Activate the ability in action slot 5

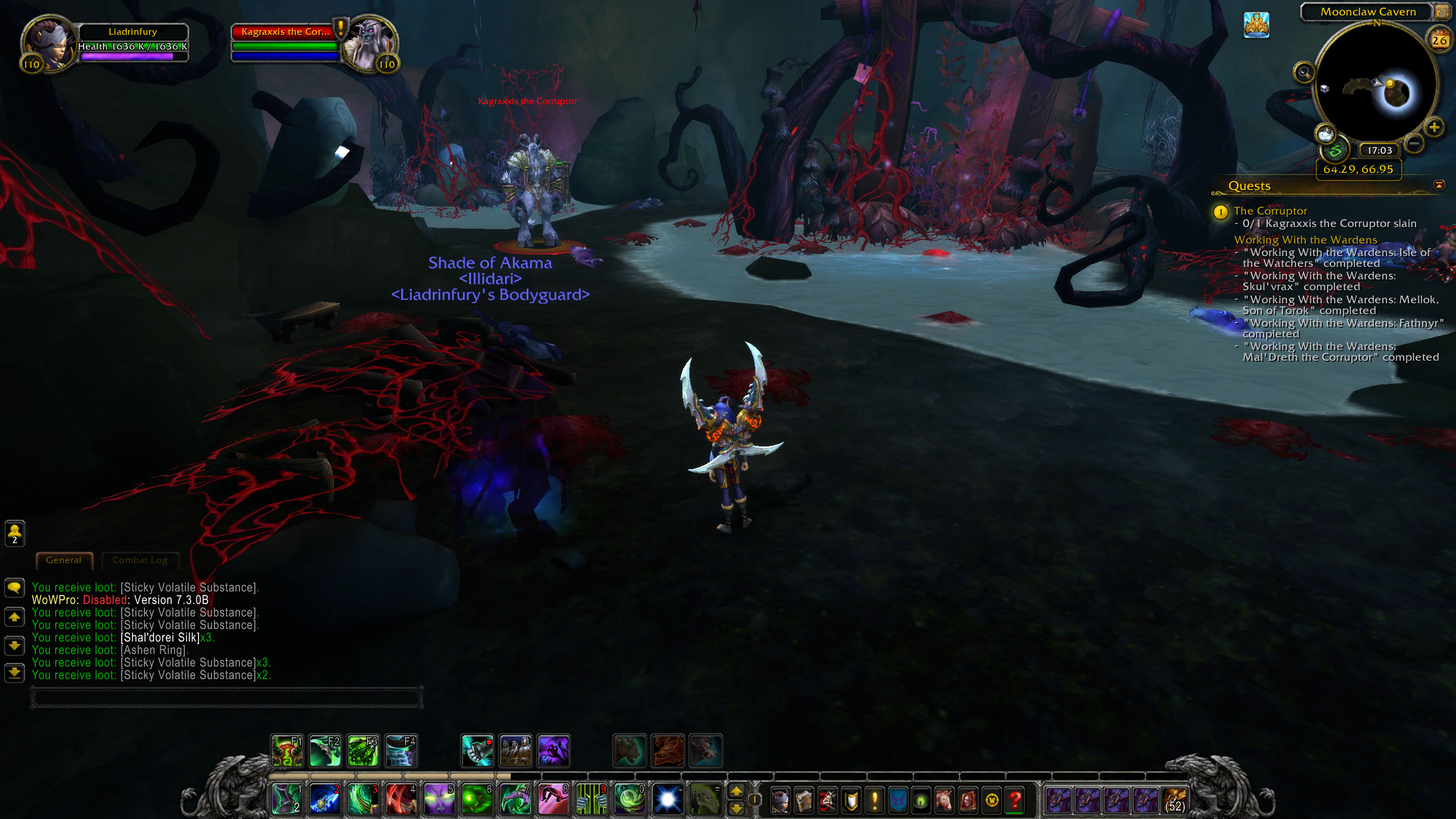(x=439, y=799)
